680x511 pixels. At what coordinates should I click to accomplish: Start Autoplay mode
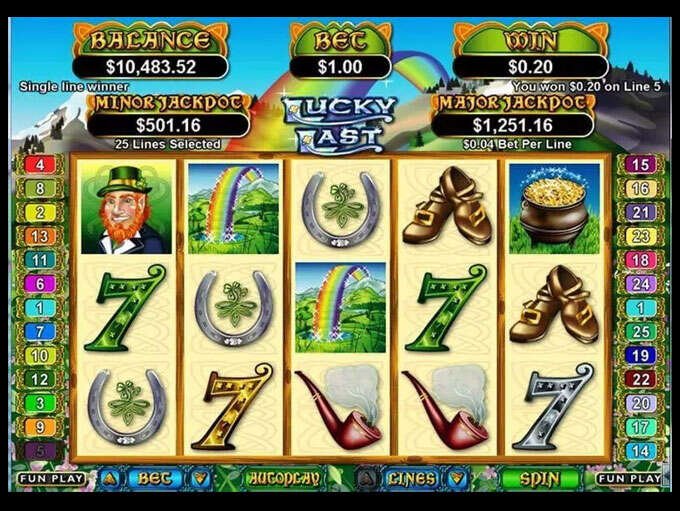pyautogui.click(x=281, y=478)
